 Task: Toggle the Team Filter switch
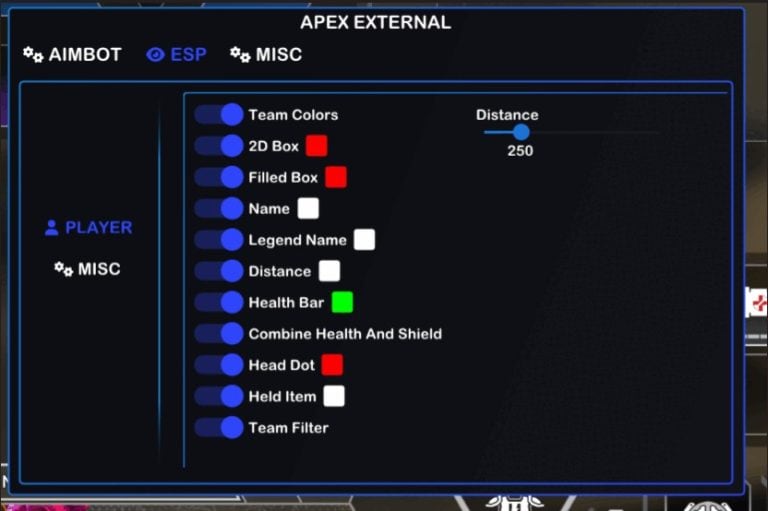tap(219, 427)
